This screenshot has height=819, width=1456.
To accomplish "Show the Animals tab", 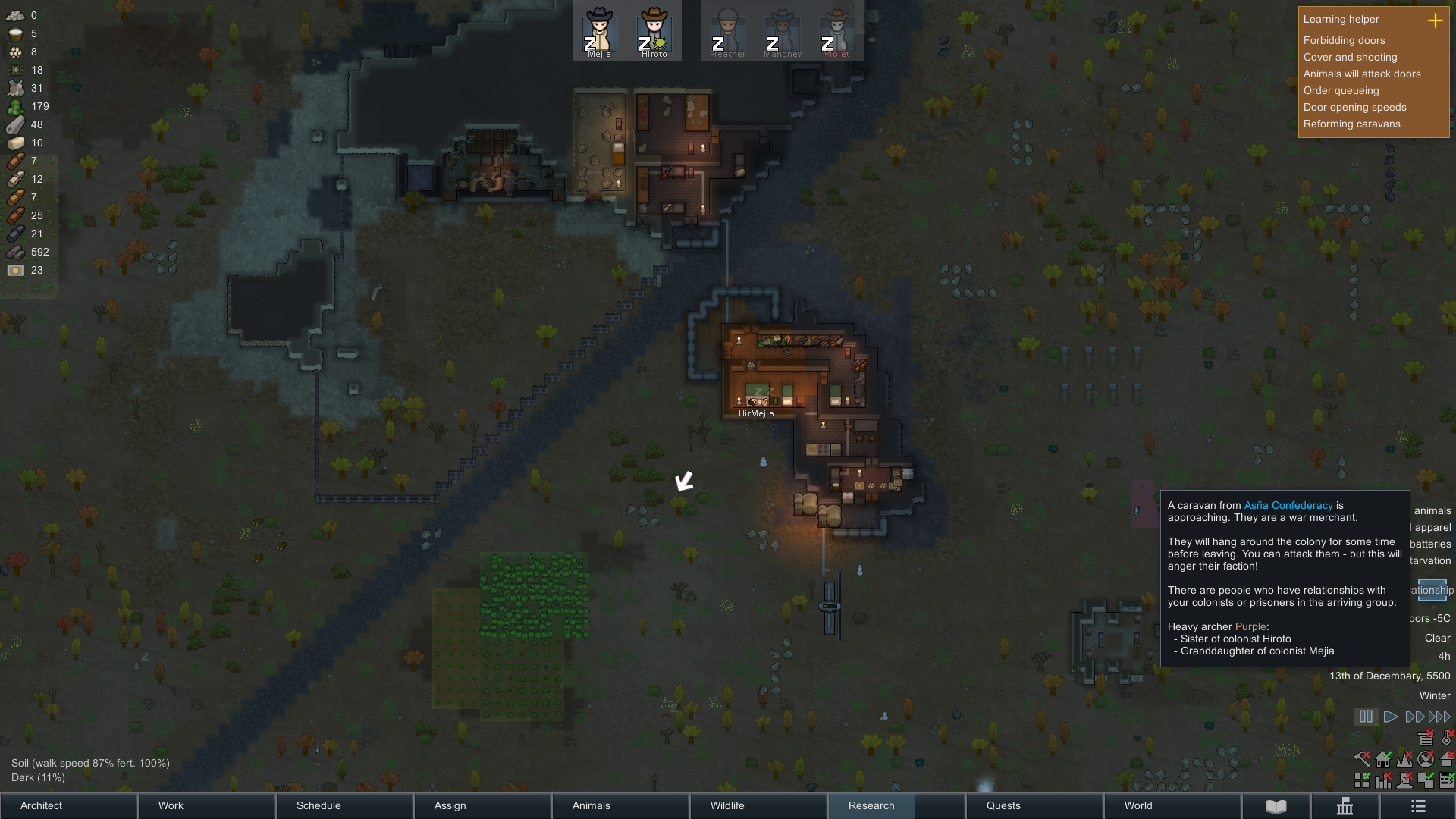I will 620,805.
